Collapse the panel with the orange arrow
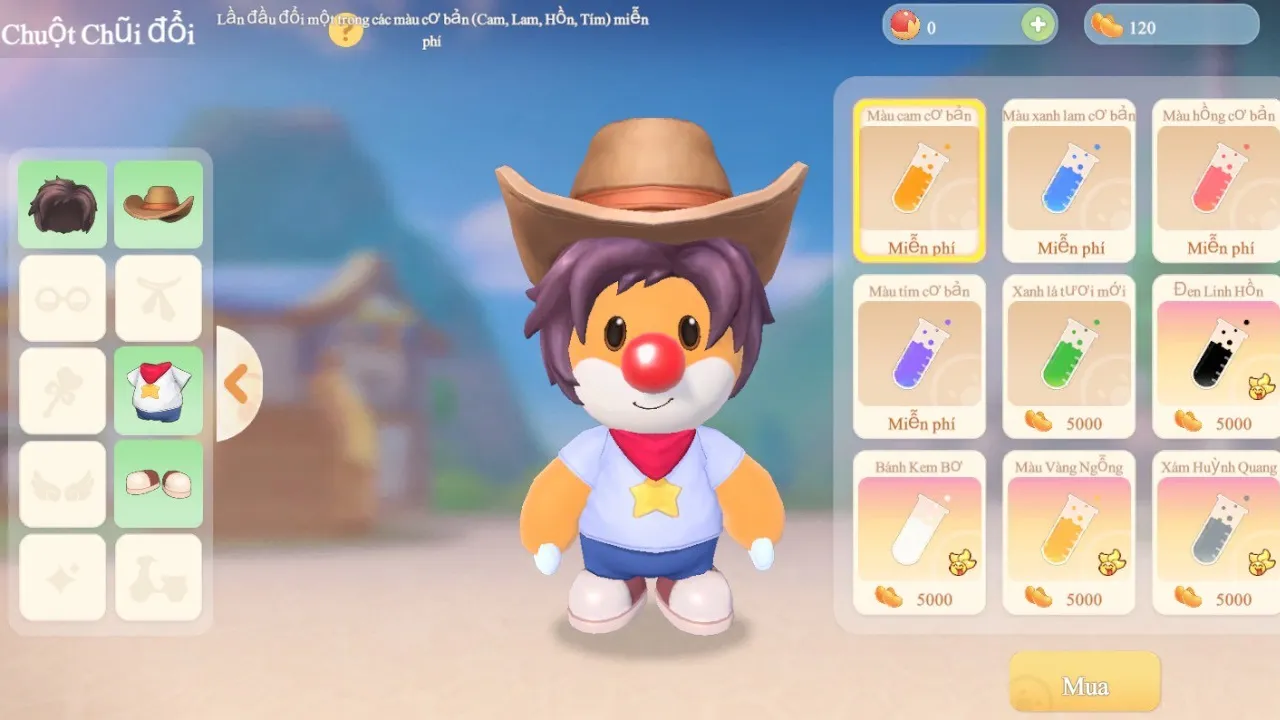This screenshot has height=720, width=1280. tap(236, 384)
